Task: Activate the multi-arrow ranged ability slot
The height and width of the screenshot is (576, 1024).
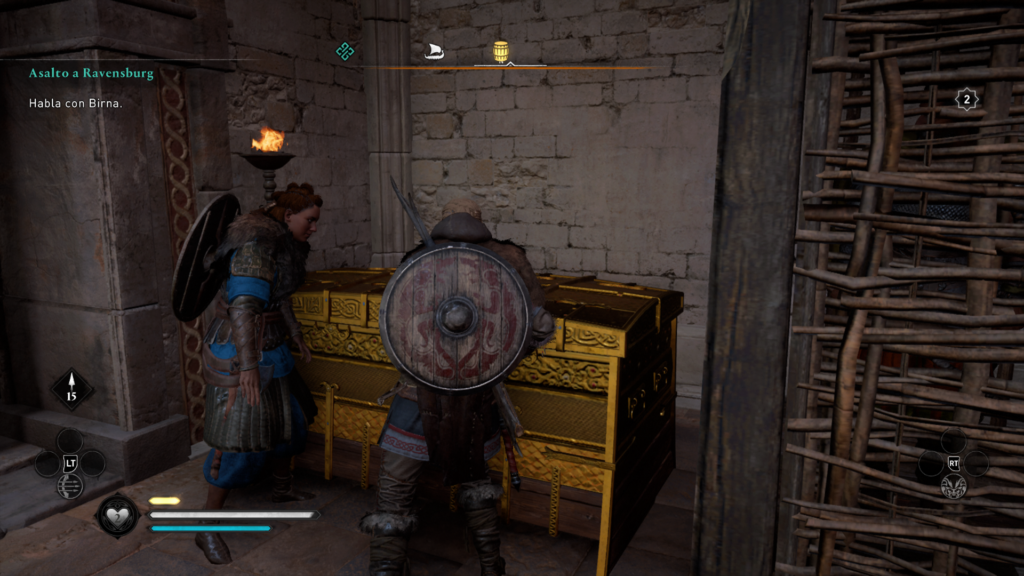Action: (x=70, y=486)
